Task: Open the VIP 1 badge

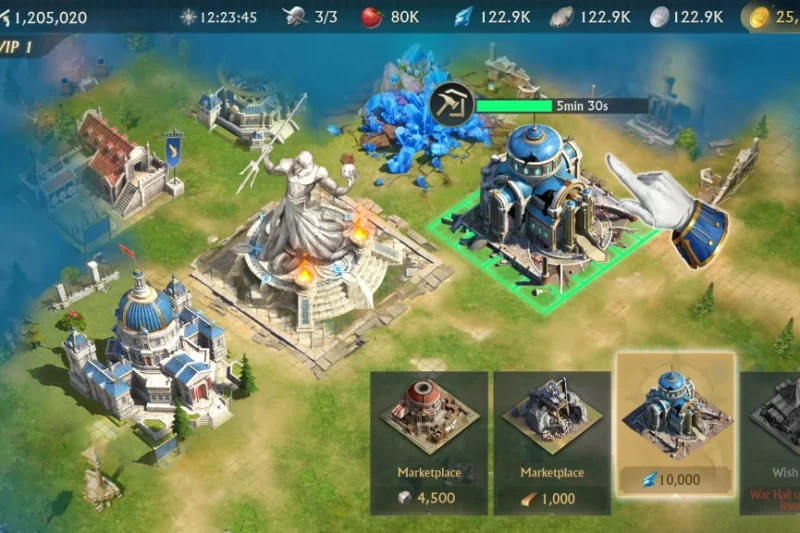Action: 20,48
